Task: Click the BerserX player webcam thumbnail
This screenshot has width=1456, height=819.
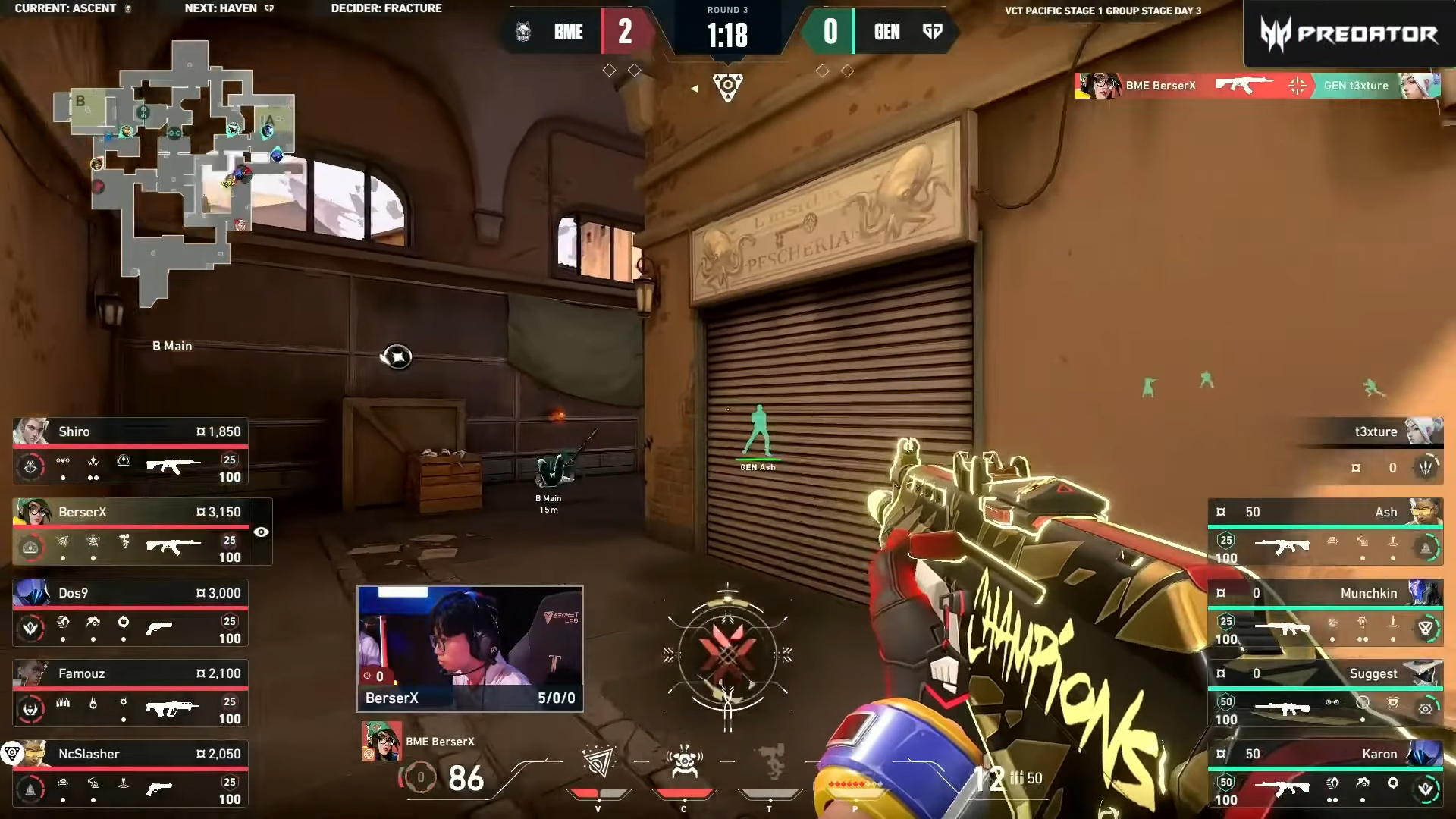Action: point(469,648)
